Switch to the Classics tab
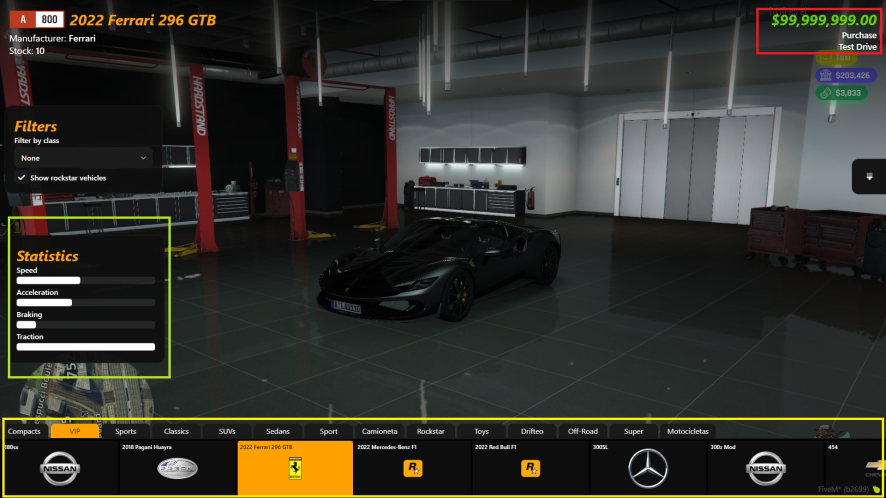This screenshot has height=498, width=886. click(x=176, y=431)
